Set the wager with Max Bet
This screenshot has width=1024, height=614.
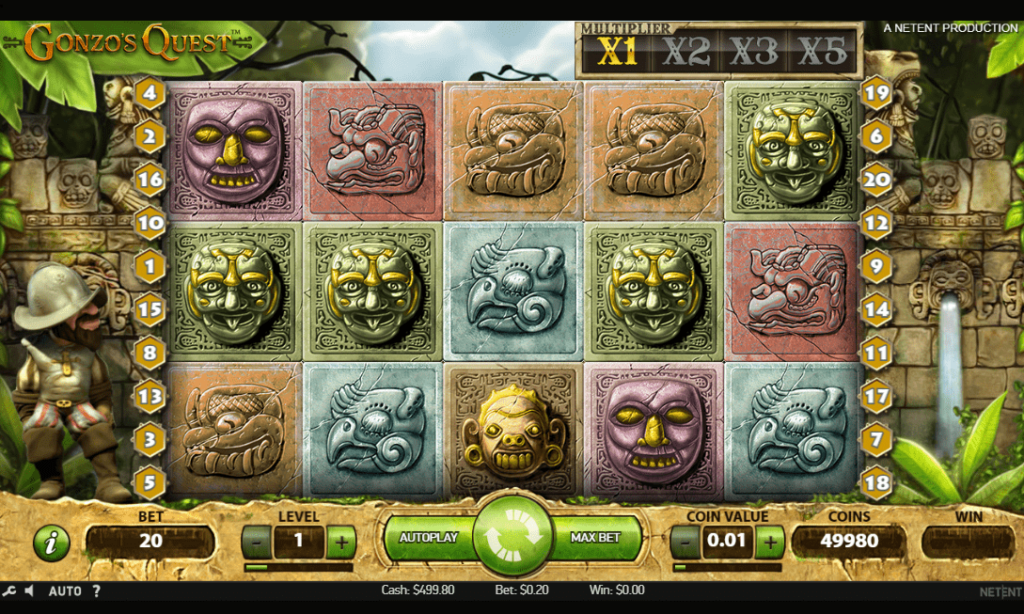pyautogui.click(x=596, y=538)
